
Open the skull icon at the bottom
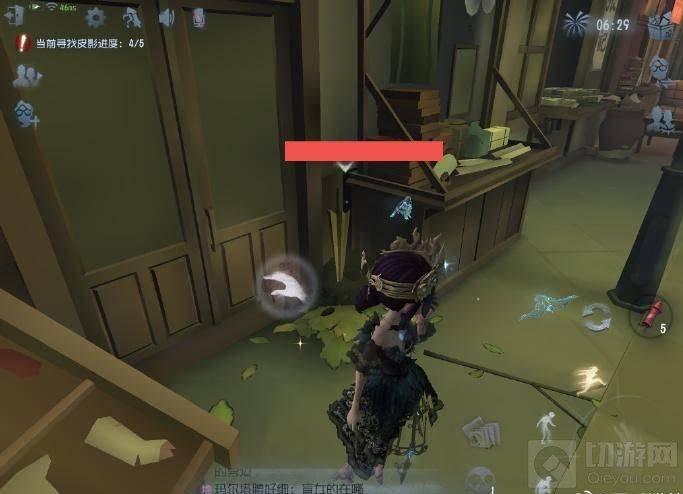tap(480, 477)
